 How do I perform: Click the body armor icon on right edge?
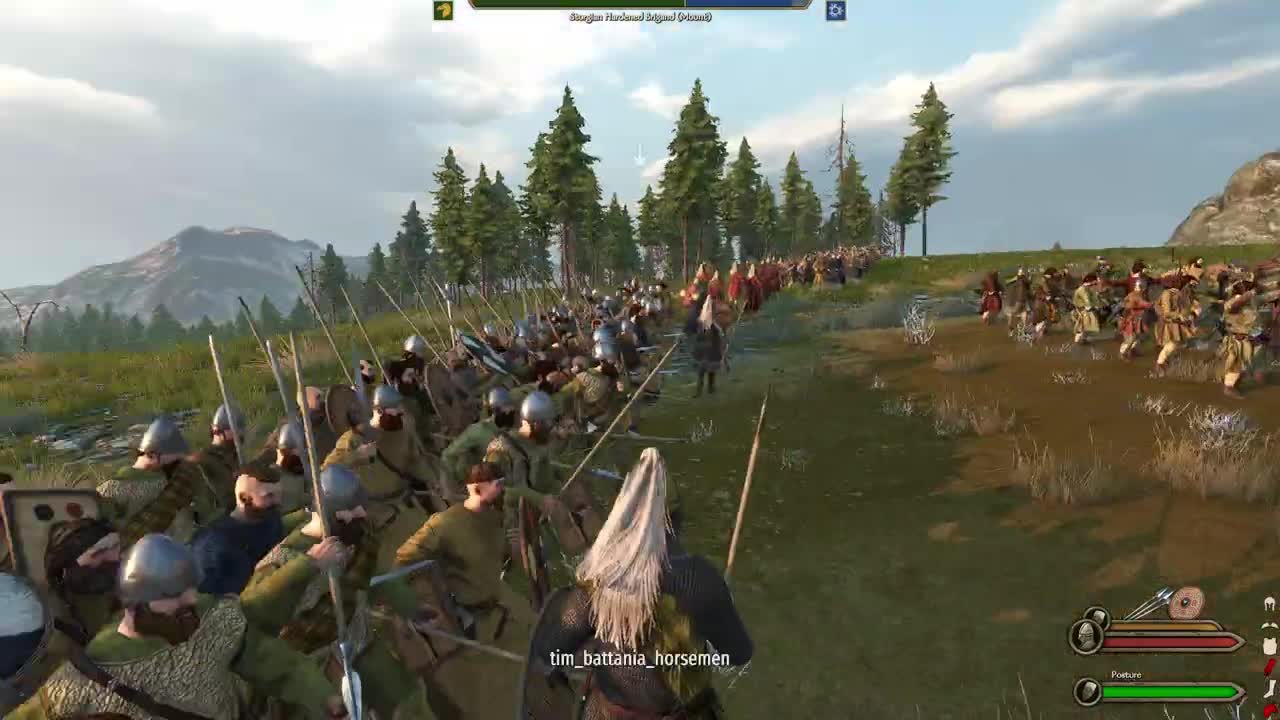(1270, 644)
